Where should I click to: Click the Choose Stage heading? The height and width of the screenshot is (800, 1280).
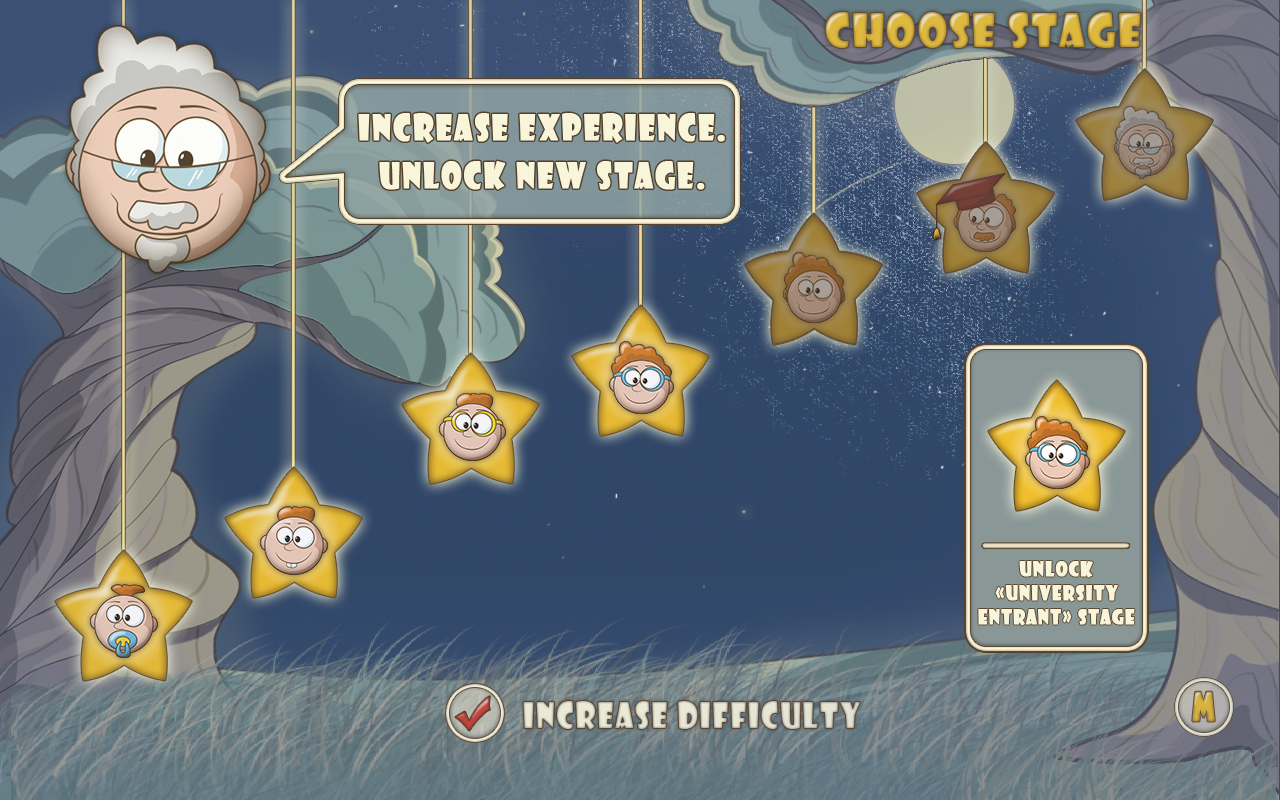990,30
